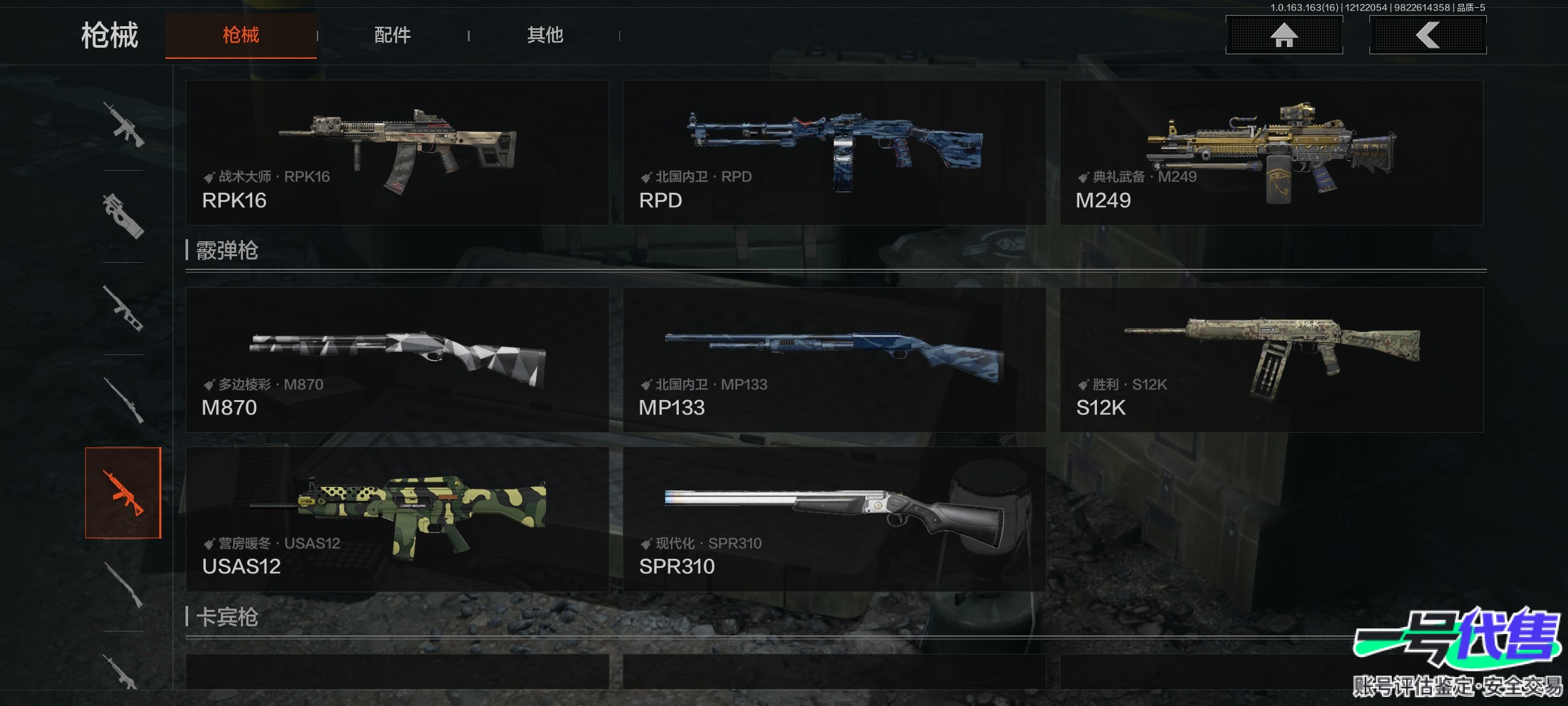Open the SPR310 shotgun card

[834, 519]
